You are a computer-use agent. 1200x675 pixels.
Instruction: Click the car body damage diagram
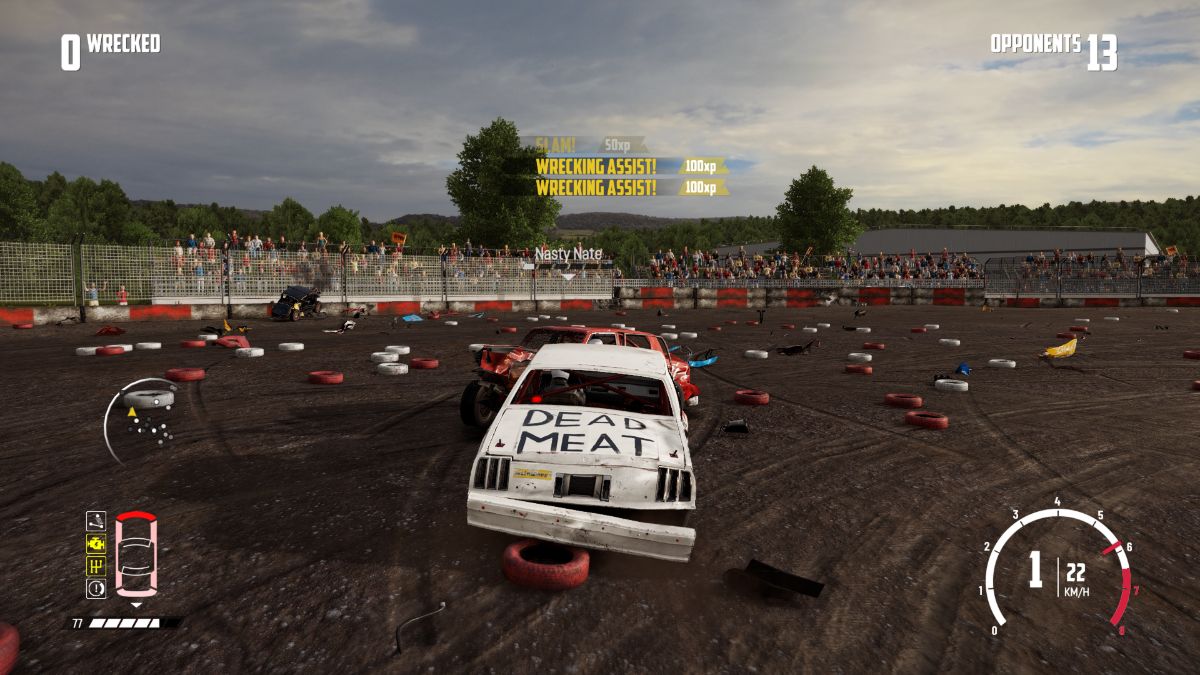[x=136, y=555]
